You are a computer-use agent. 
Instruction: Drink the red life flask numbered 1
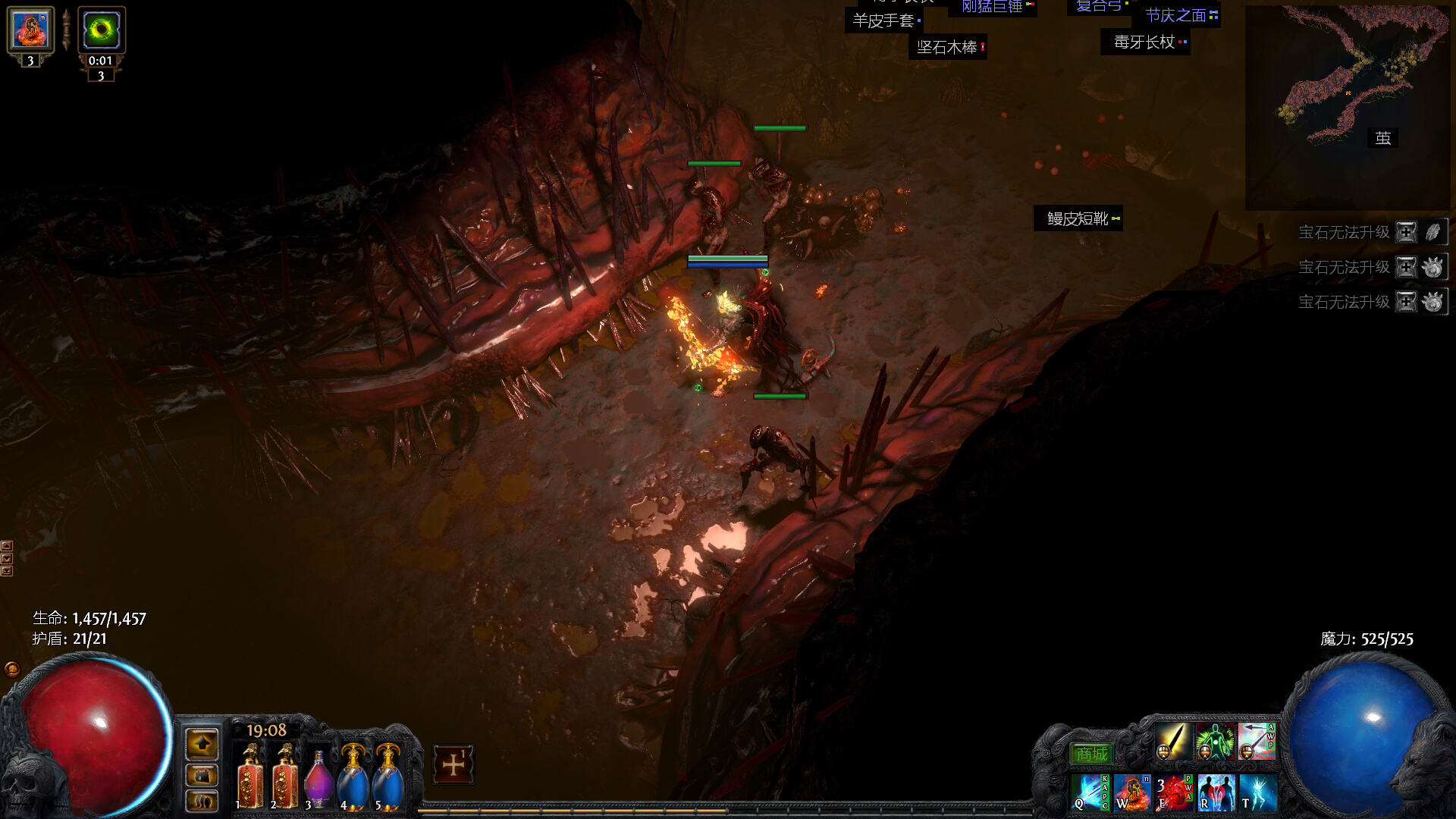click(251, 777)
